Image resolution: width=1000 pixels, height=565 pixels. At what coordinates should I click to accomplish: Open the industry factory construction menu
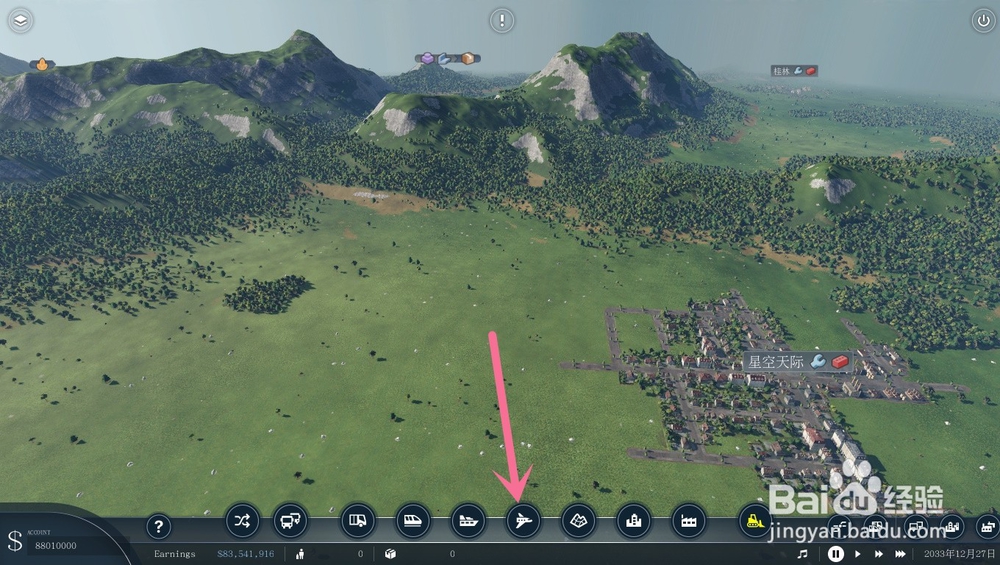[x=688, y=520]
